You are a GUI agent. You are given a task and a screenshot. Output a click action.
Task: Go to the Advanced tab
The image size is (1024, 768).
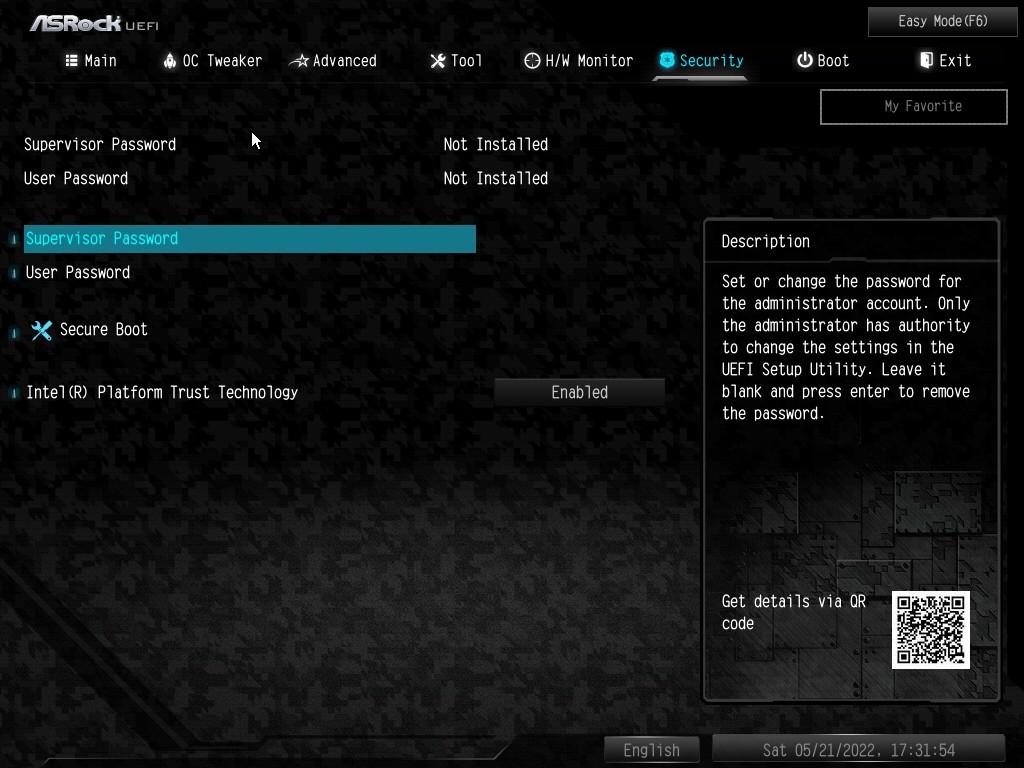tap(333, 61)
